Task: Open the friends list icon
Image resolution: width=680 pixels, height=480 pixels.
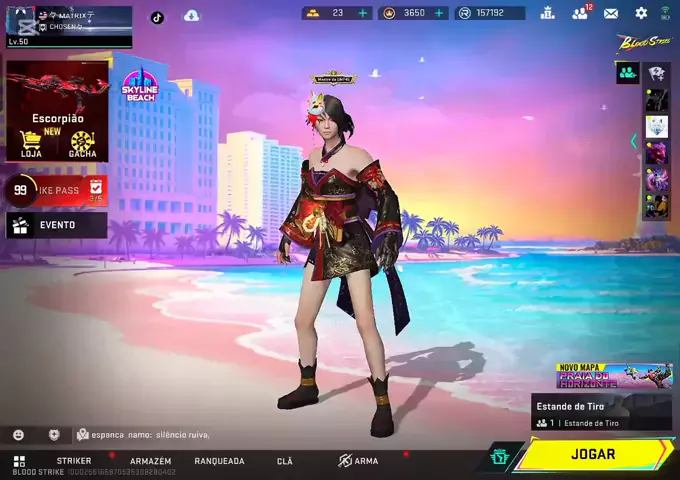Action: pyautogui.click(x=579, y=13)
